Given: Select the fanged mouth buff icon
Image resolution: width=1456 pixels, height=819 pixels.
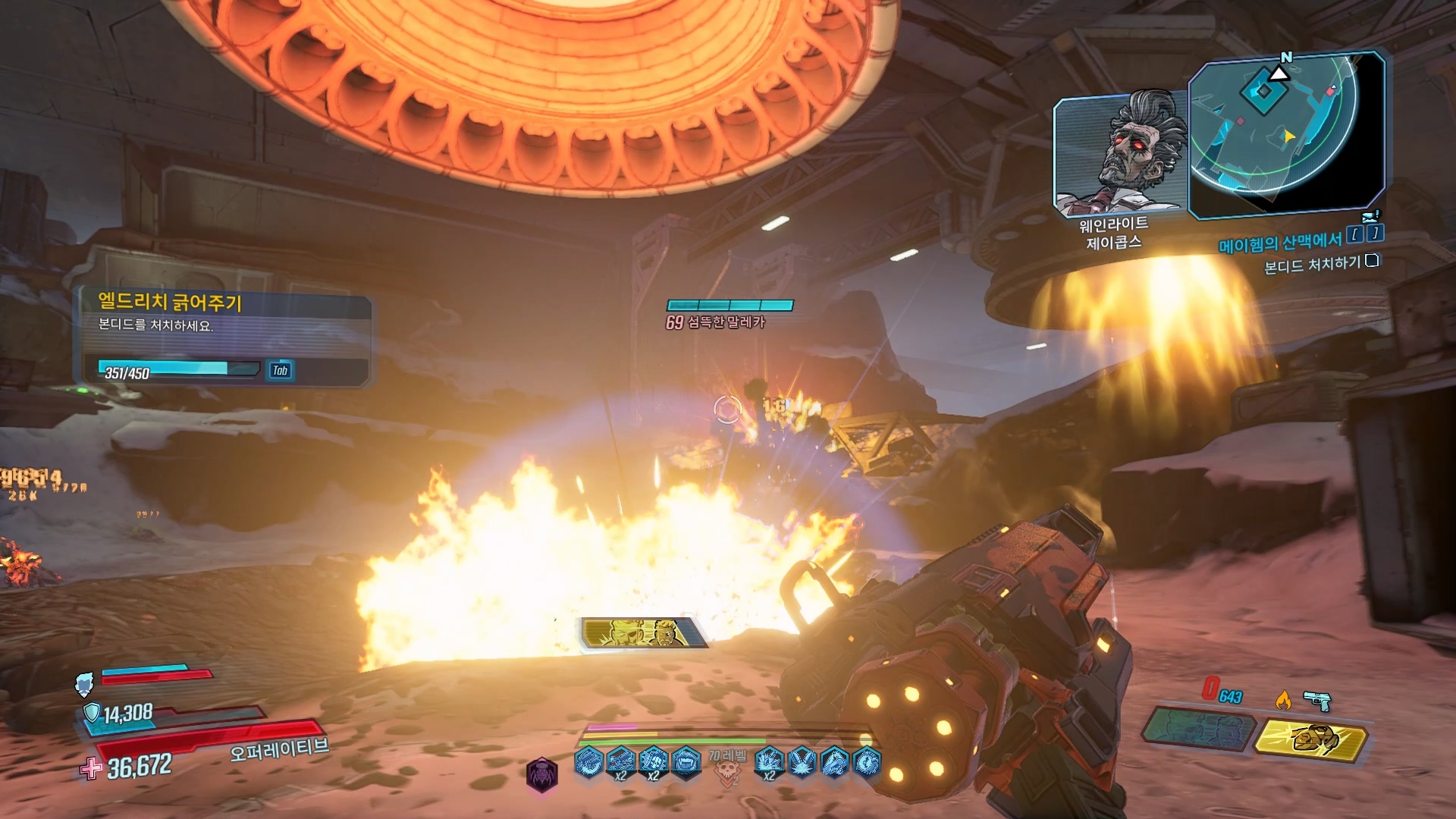Looking at the screenshot, I should [686, 761].
